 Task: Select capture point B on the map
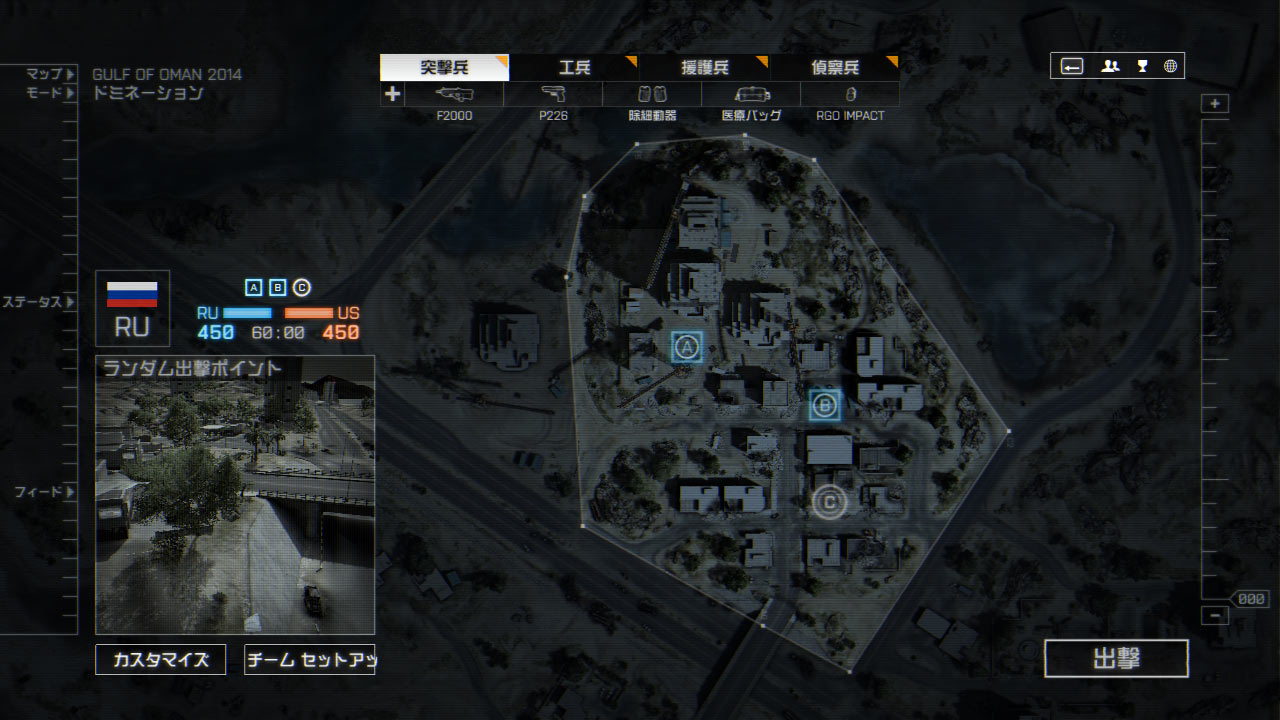coord(825,404)
